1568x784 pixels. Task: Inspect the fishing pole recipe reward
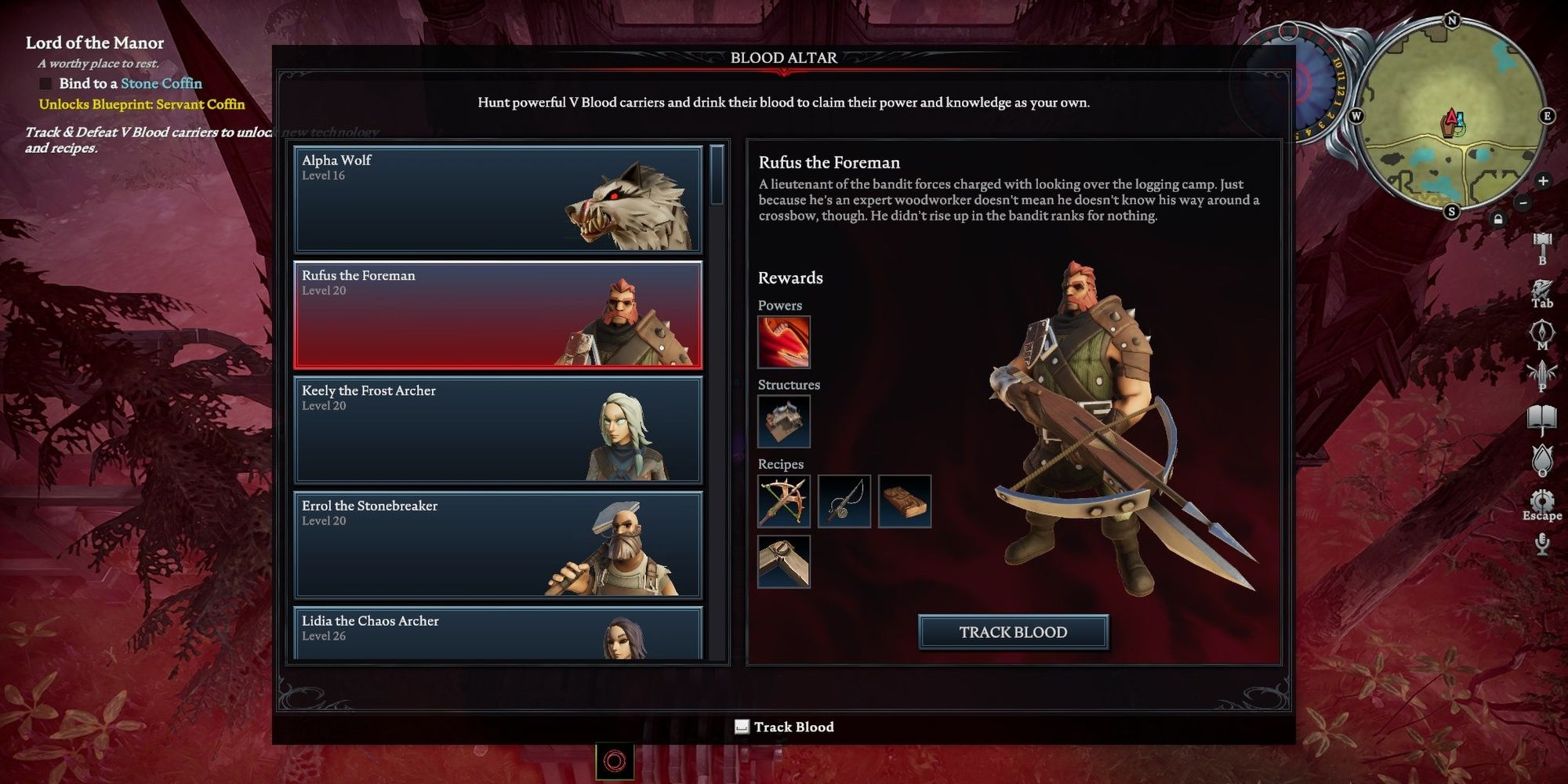844,501
